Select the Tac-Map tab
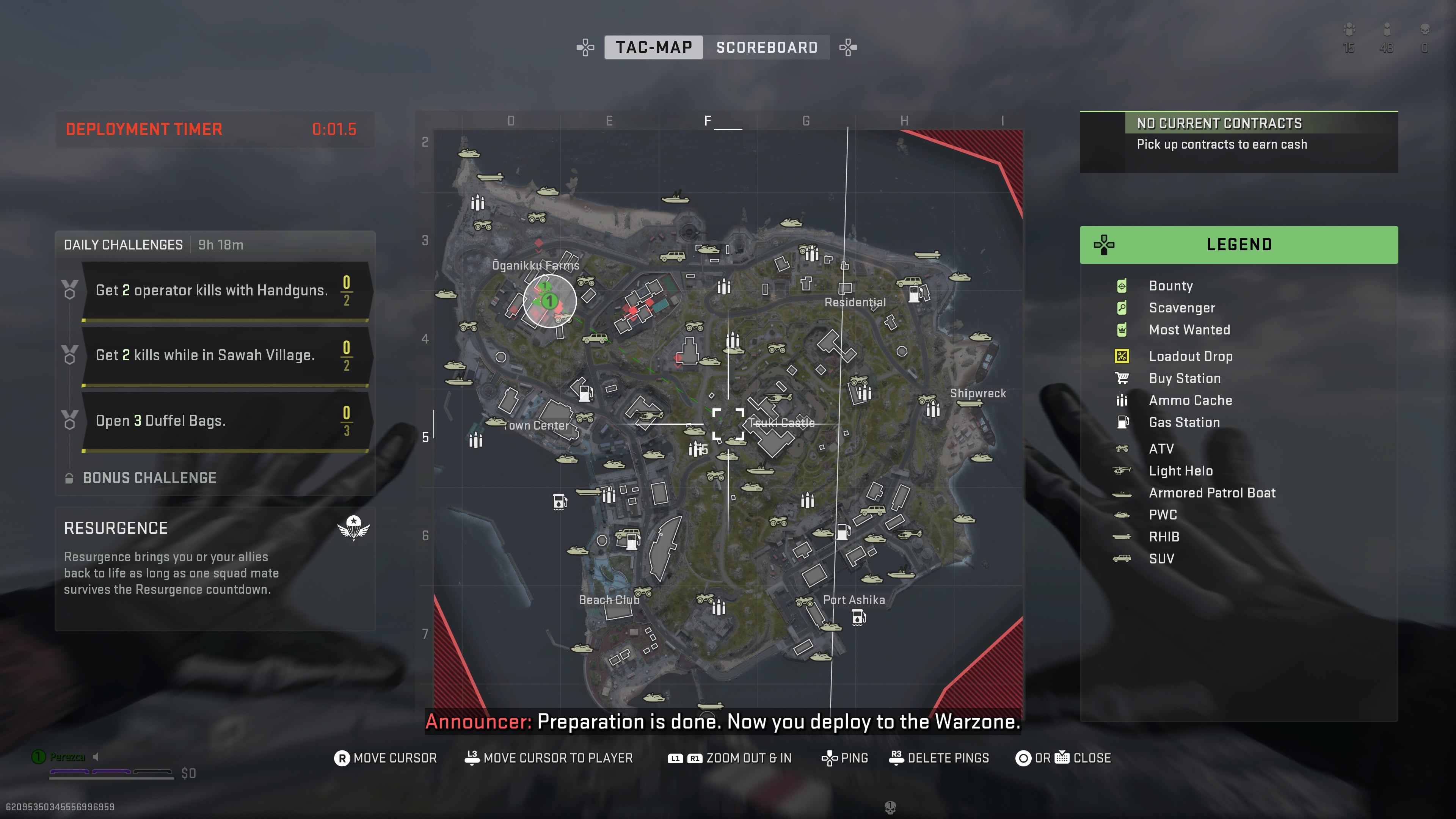The image size is (1456, 819). (654, 47)
